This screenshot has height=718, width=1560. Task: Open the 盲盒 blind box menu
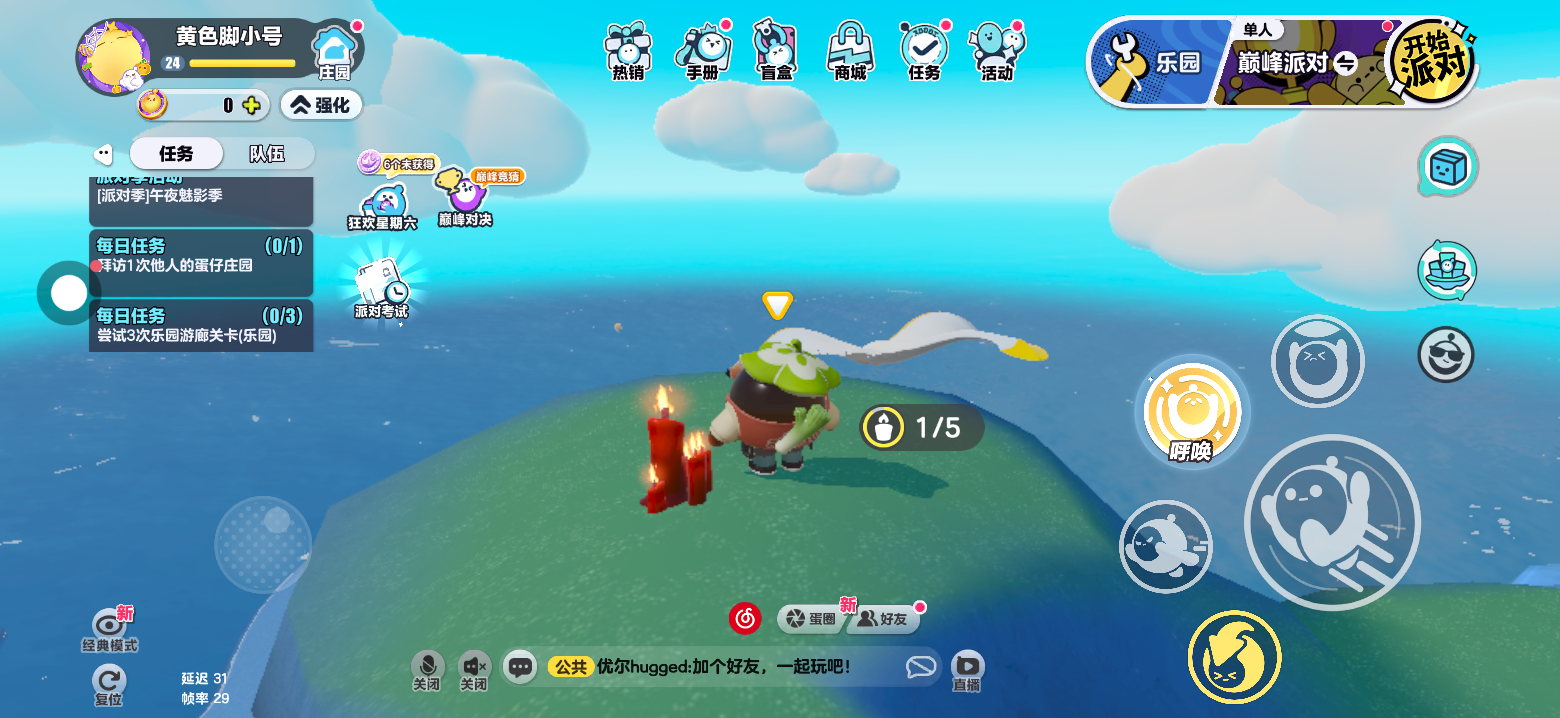[776, 50]
